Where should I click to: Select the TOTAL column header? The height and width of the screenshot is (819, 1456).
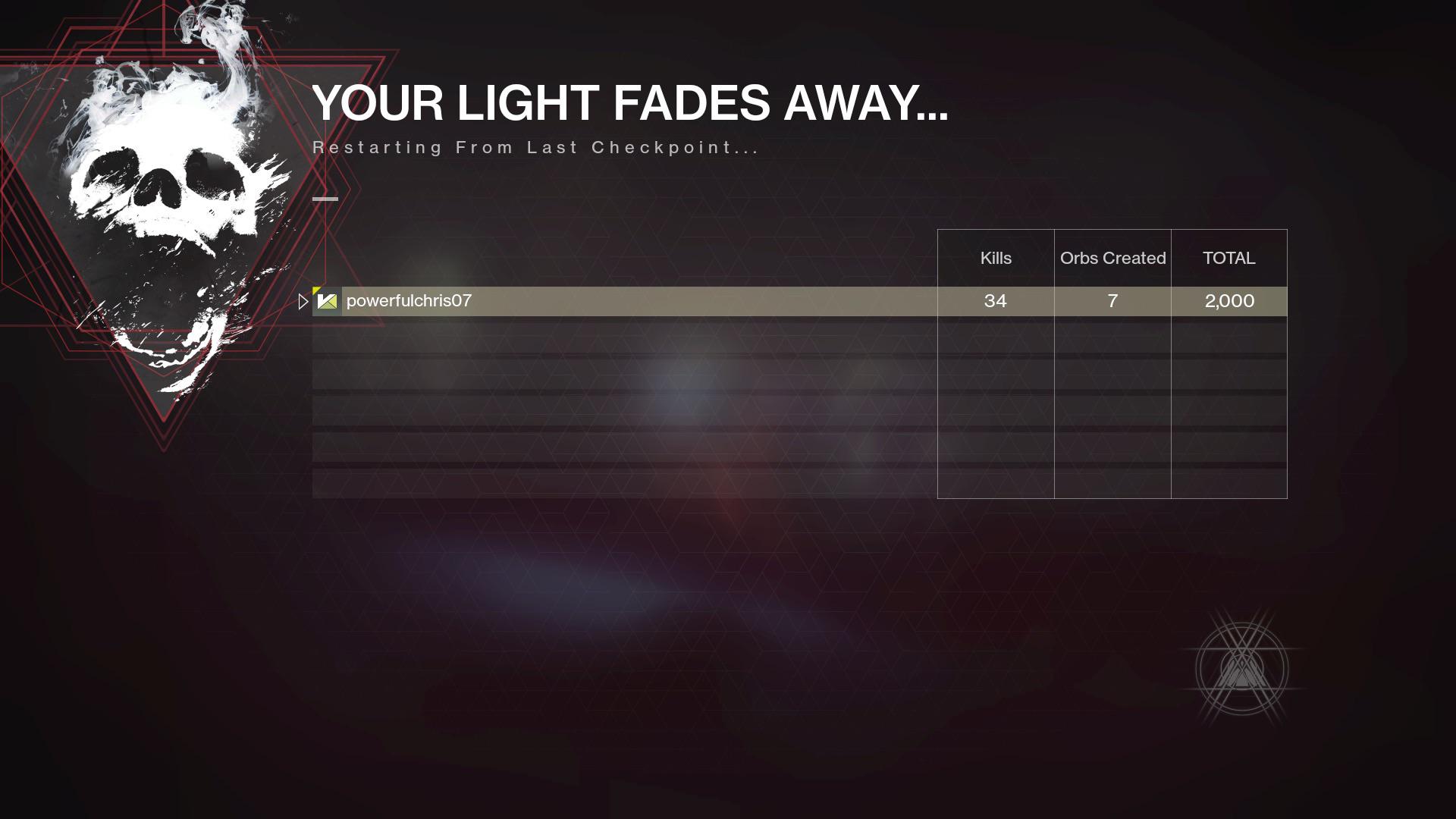1228,258
